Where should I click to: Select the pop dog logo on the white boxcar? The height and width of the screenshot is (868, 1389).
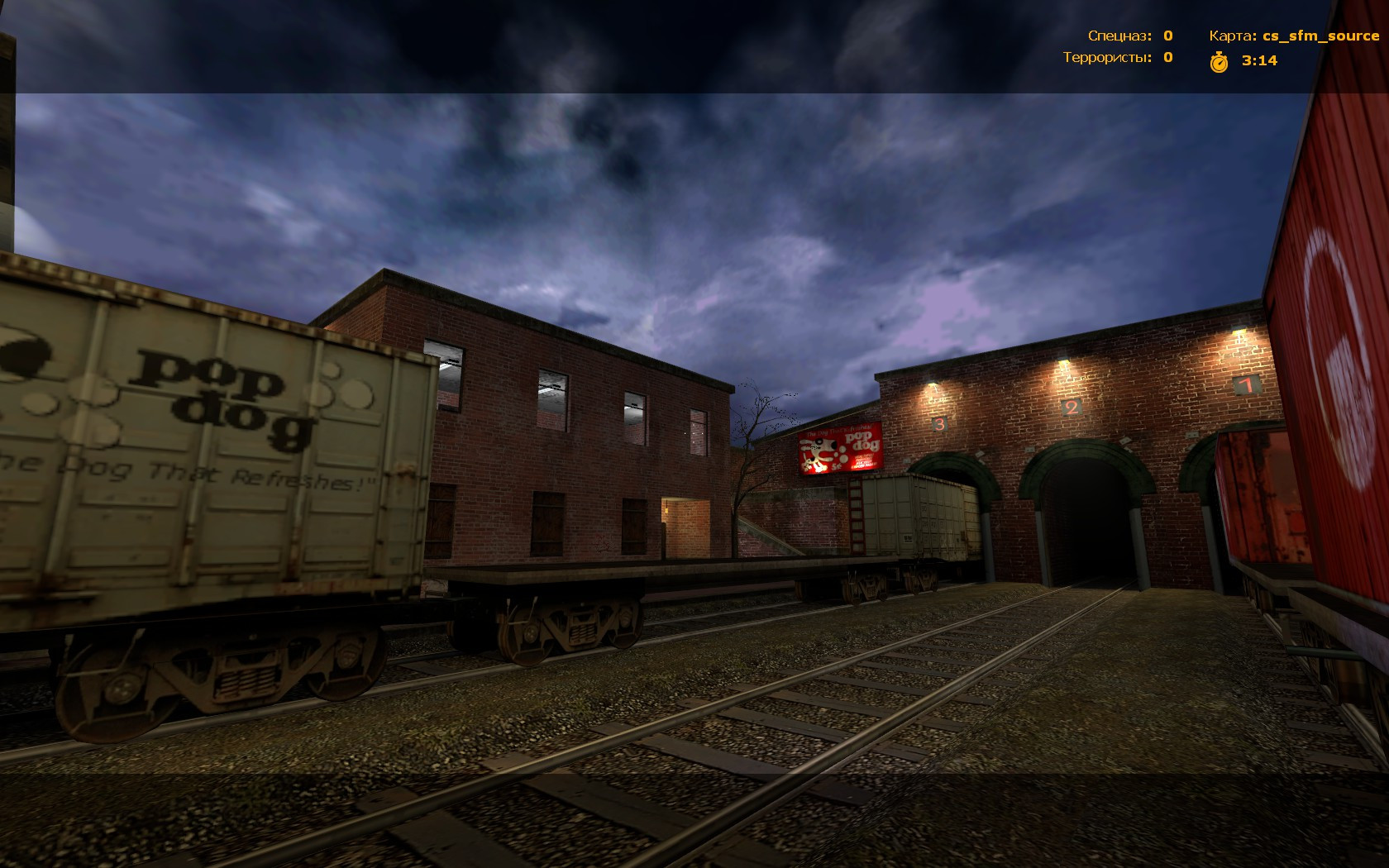208,395
